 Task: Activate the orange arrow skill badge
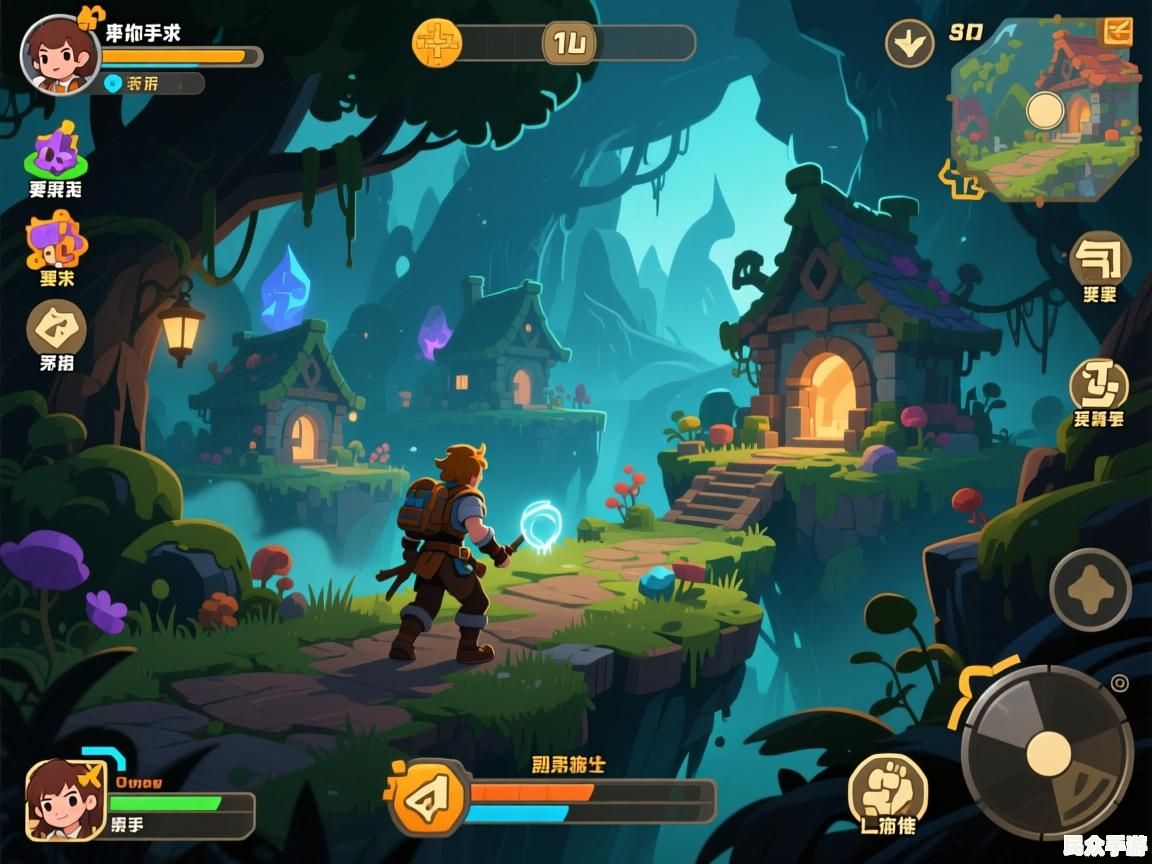[x=430, y=797]
